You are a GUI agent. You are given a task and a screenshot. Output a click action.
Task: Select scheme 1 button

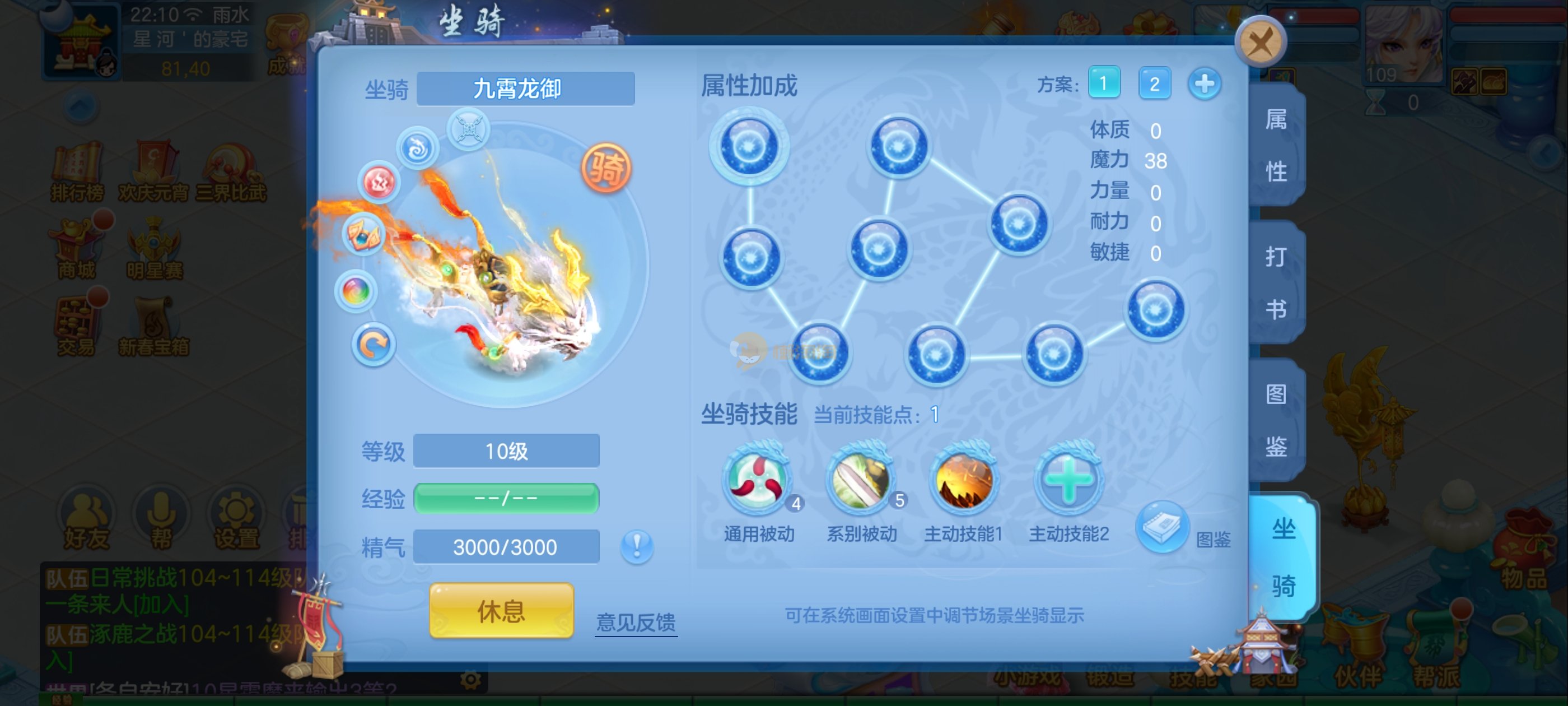(x=1104, y=83)
